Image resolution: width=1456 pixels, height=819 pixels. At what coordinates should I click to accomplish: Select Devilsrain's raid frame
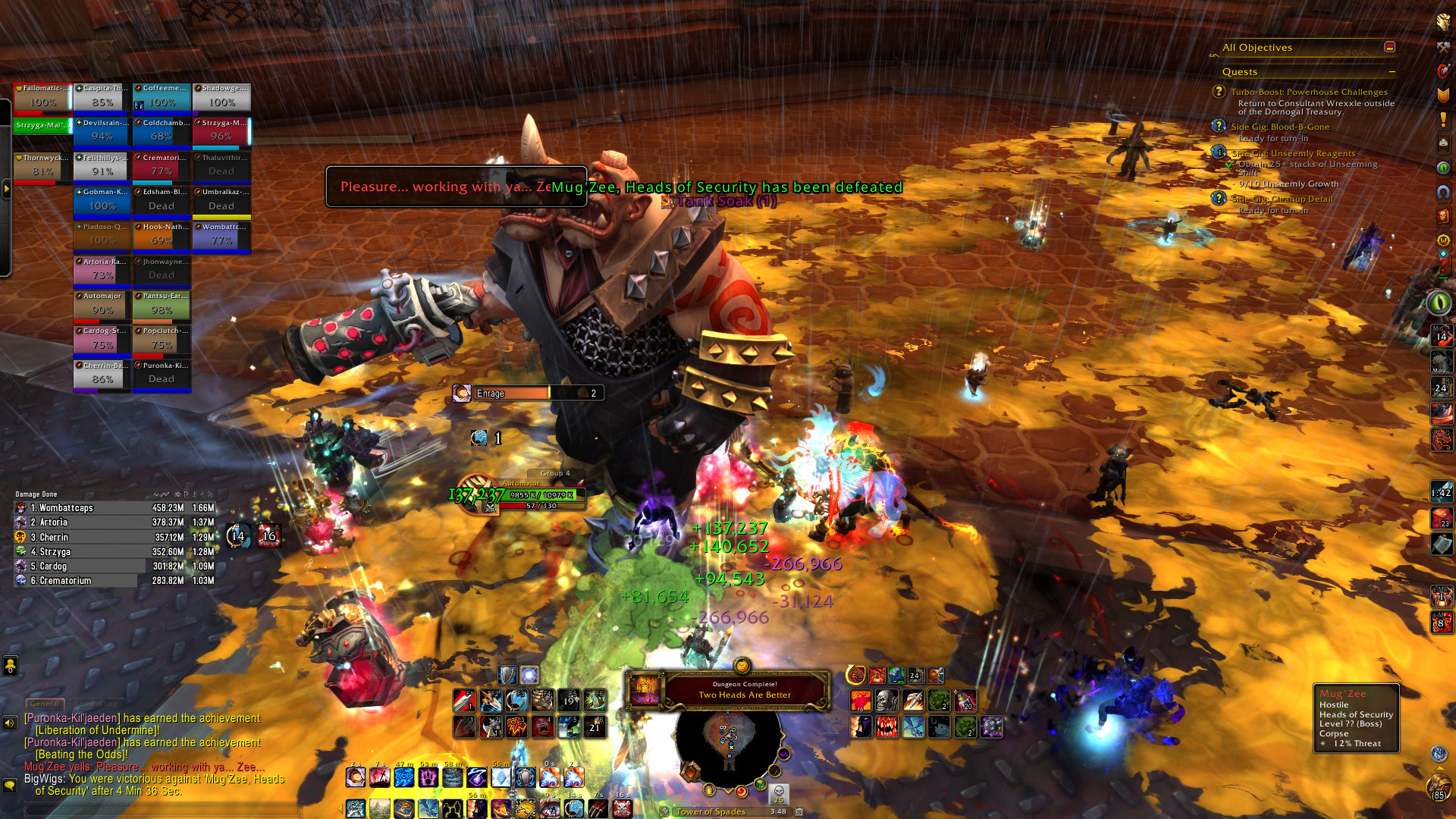(102, 131)
